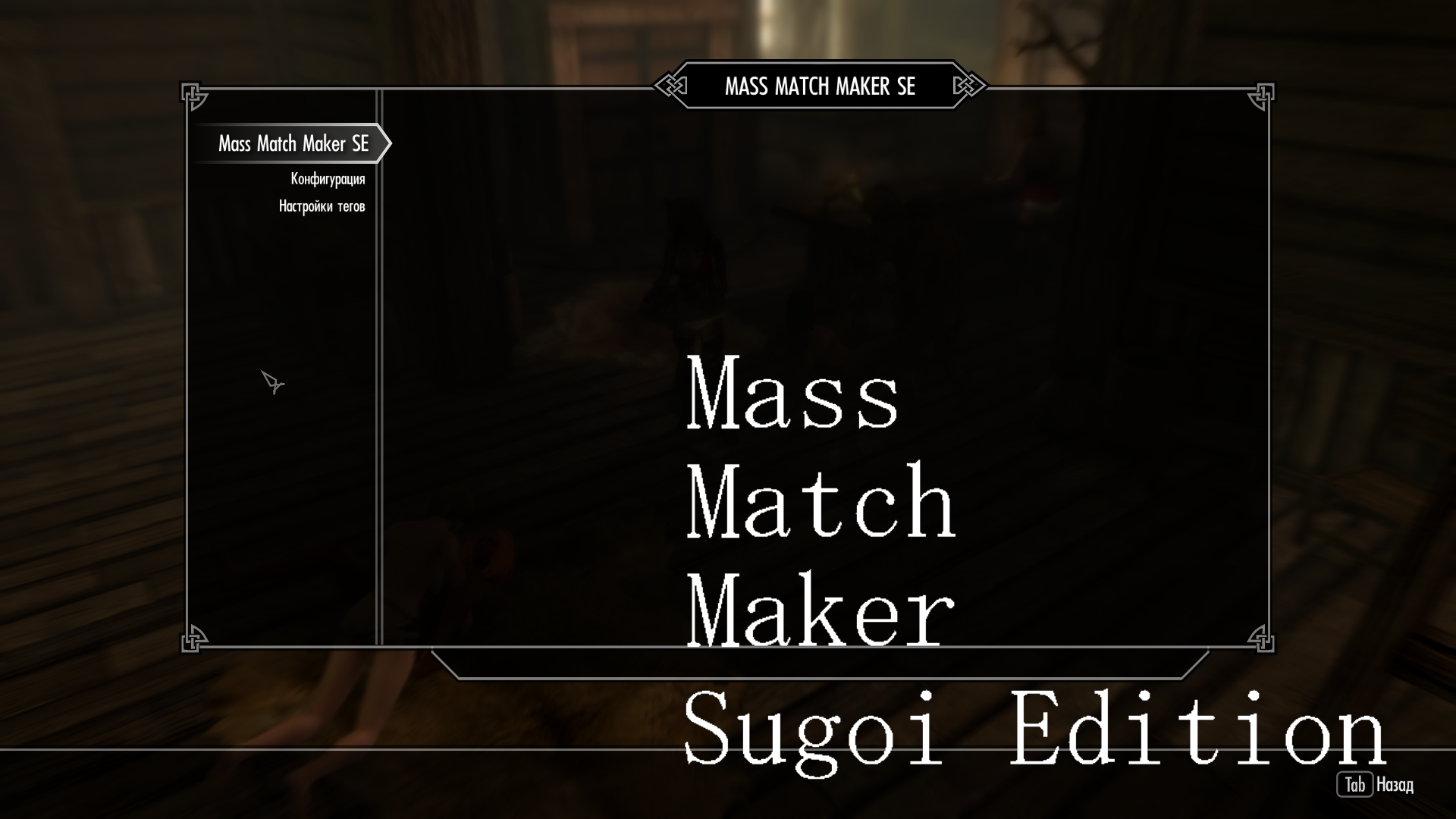
Task: Click the MASS MATCH MAKER SE title banner
Action: 821,86
